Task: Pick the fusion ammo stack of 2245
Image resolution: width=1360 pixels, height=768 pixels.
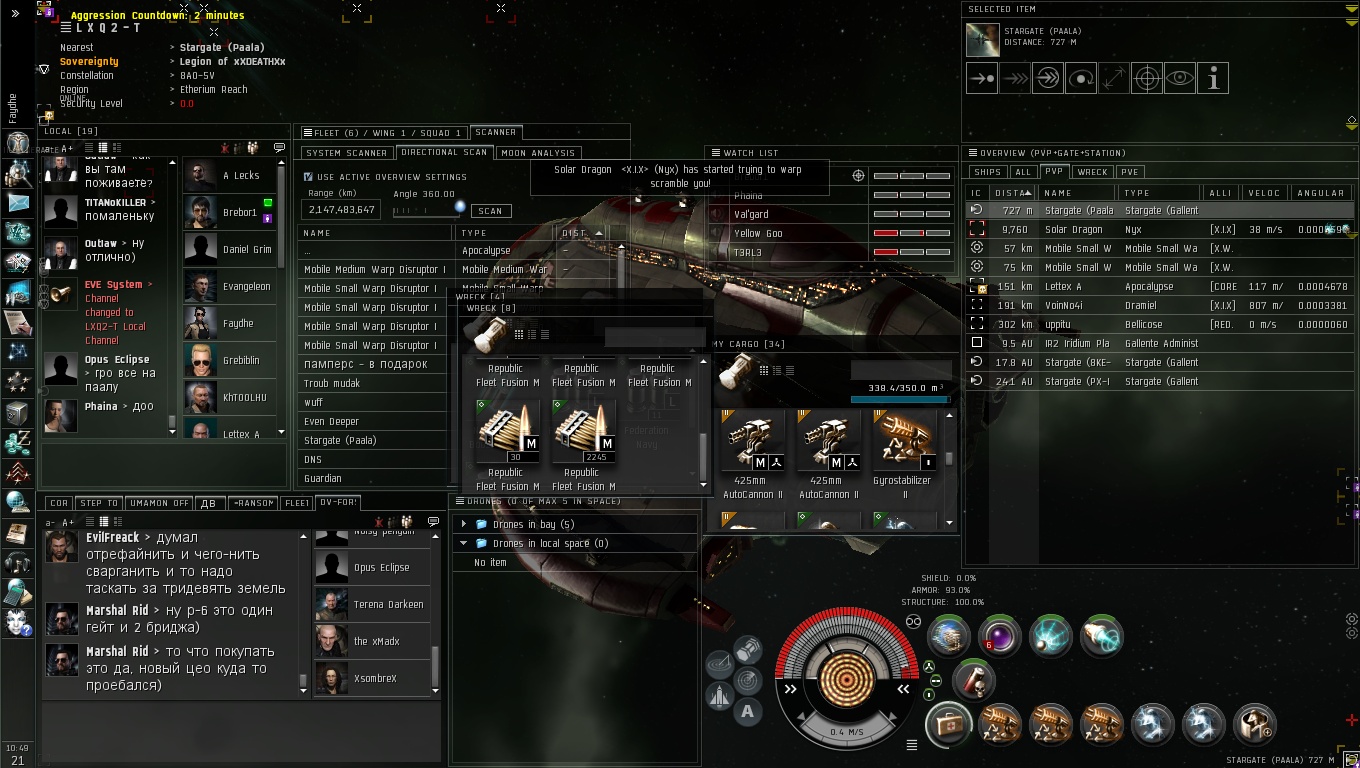Action: [581, 432]
